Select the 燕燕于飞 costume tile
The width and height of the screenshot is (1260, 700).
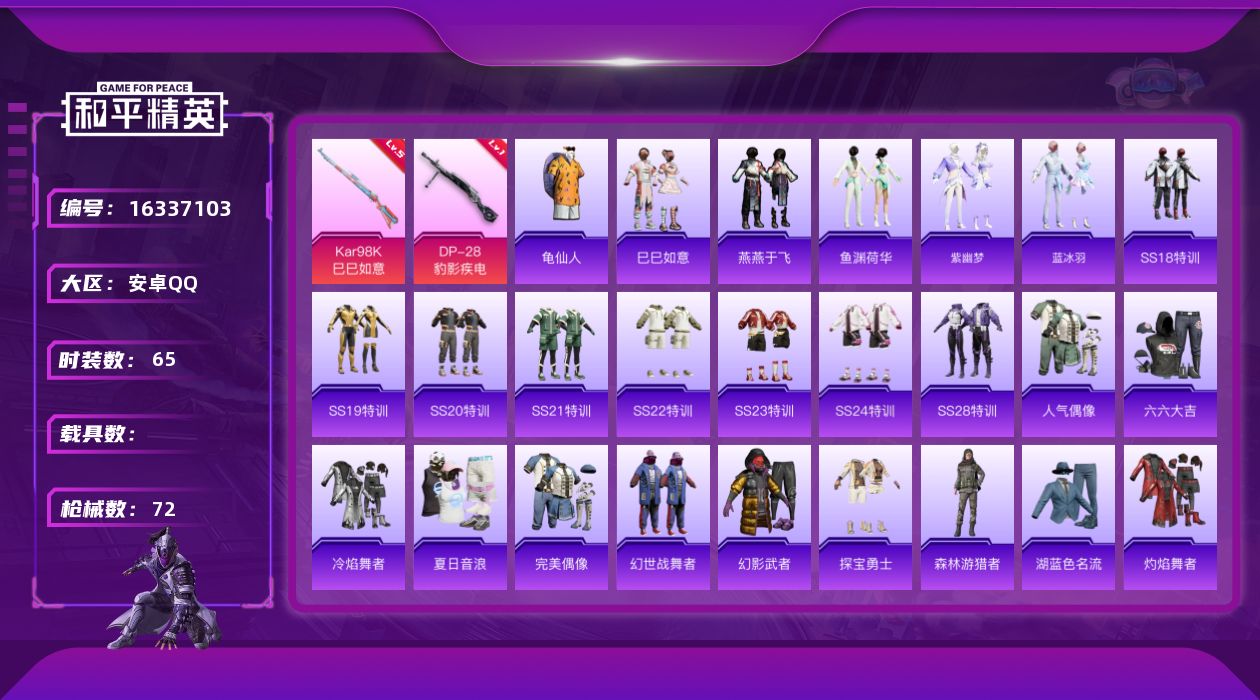(764, 211)
